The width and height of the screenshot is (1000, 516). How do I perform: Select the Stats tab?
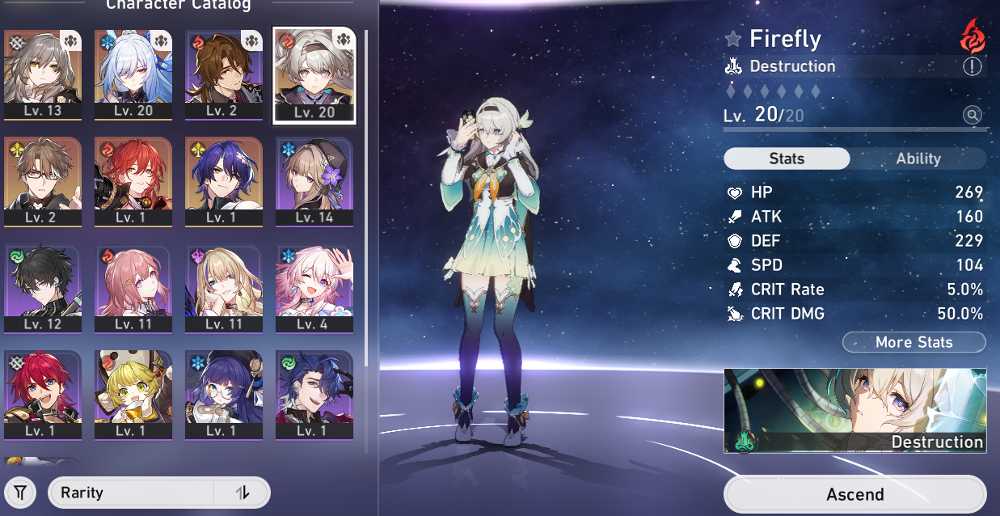[787, 158]
